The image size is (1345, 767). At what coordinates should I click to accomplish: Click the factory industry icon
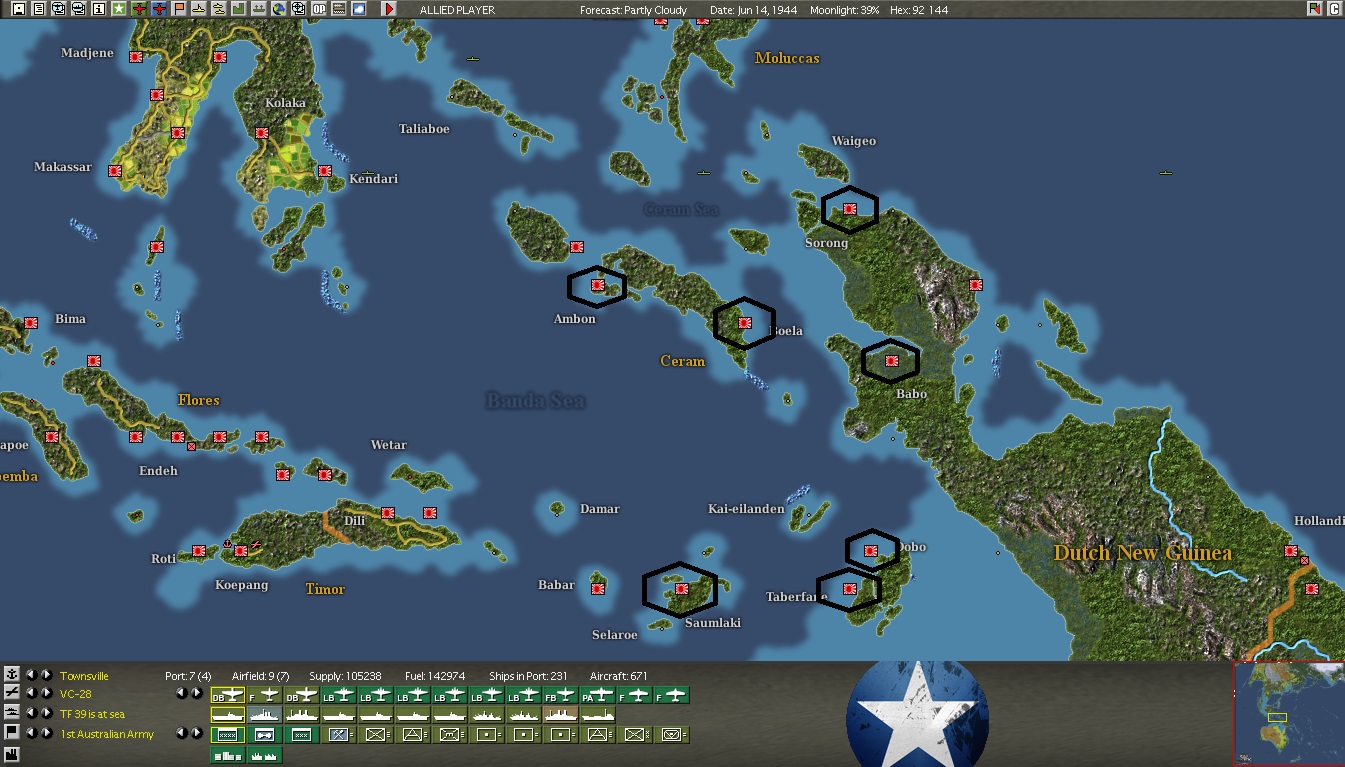pos(12,753)
